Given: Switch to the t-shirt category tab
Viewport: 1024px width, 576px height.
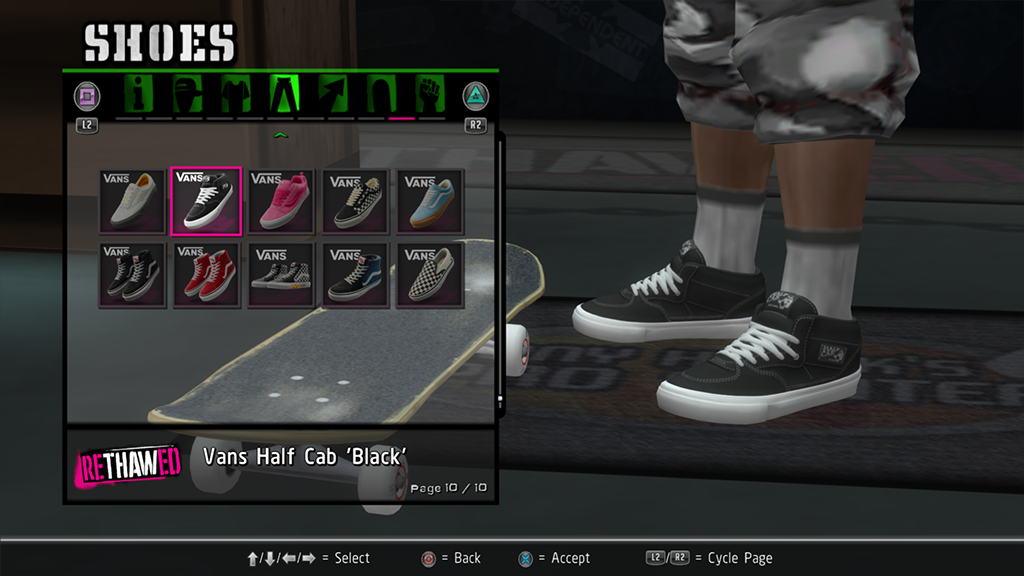Looking at the screenshot, I should 234,95.
